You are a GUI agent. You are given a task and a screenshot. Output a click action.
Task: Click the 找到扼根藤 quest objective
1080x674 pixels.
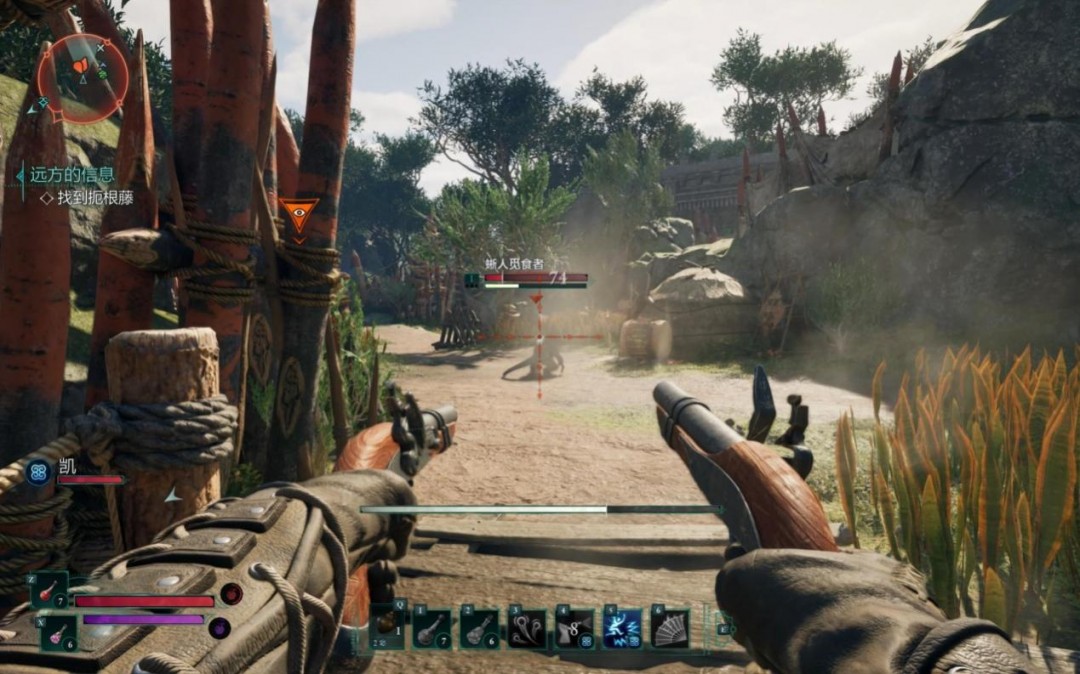(x=93, y=198)
